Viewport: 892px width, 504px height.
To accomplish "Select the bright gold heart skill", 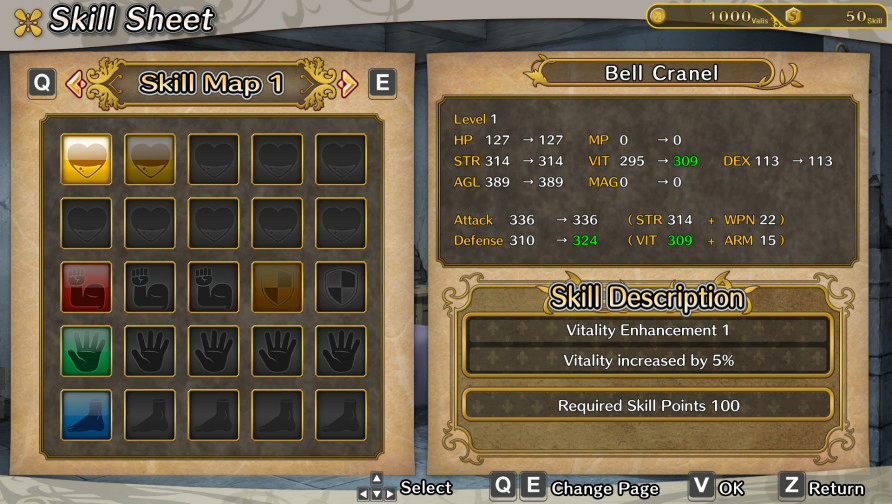I will [86, 160].
